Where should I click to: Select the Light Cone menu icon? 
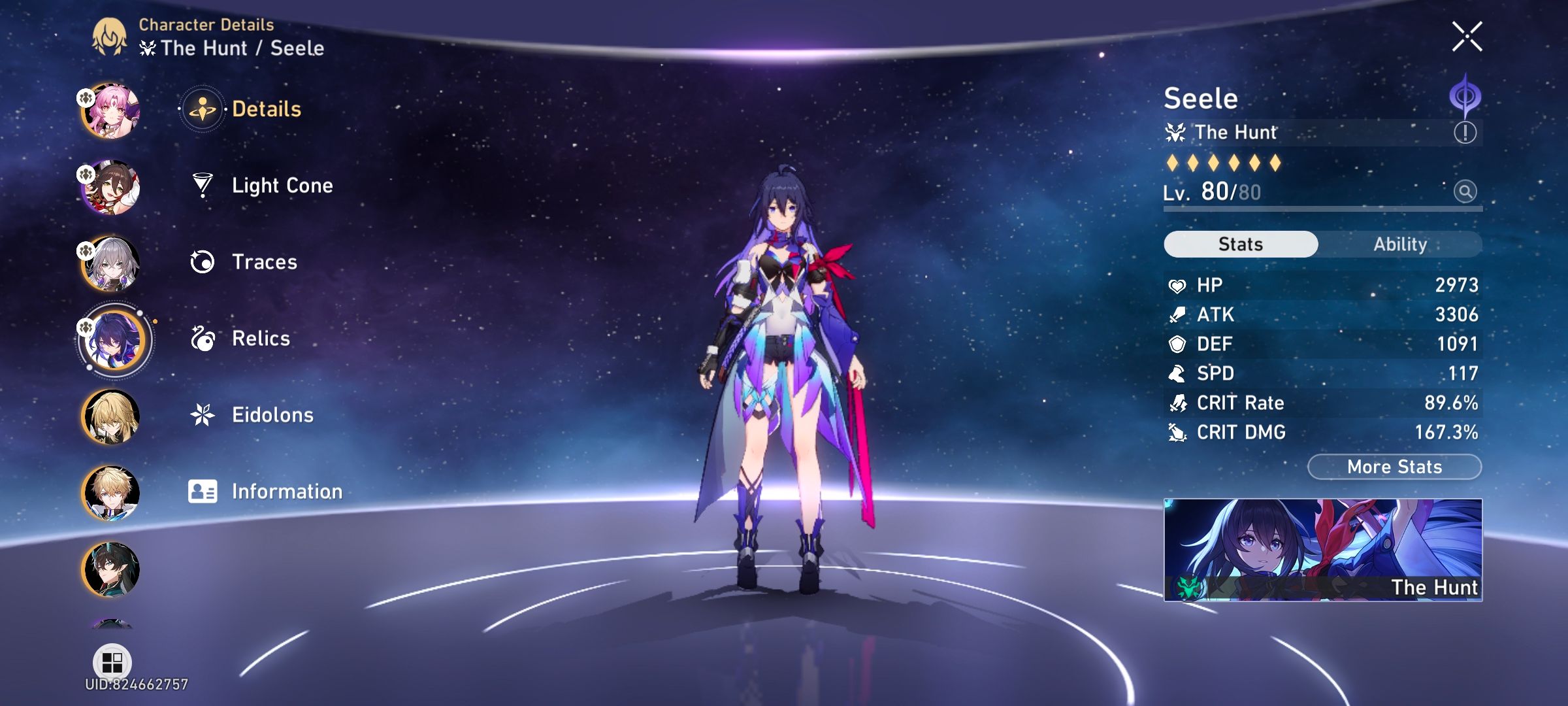(203, 186)
